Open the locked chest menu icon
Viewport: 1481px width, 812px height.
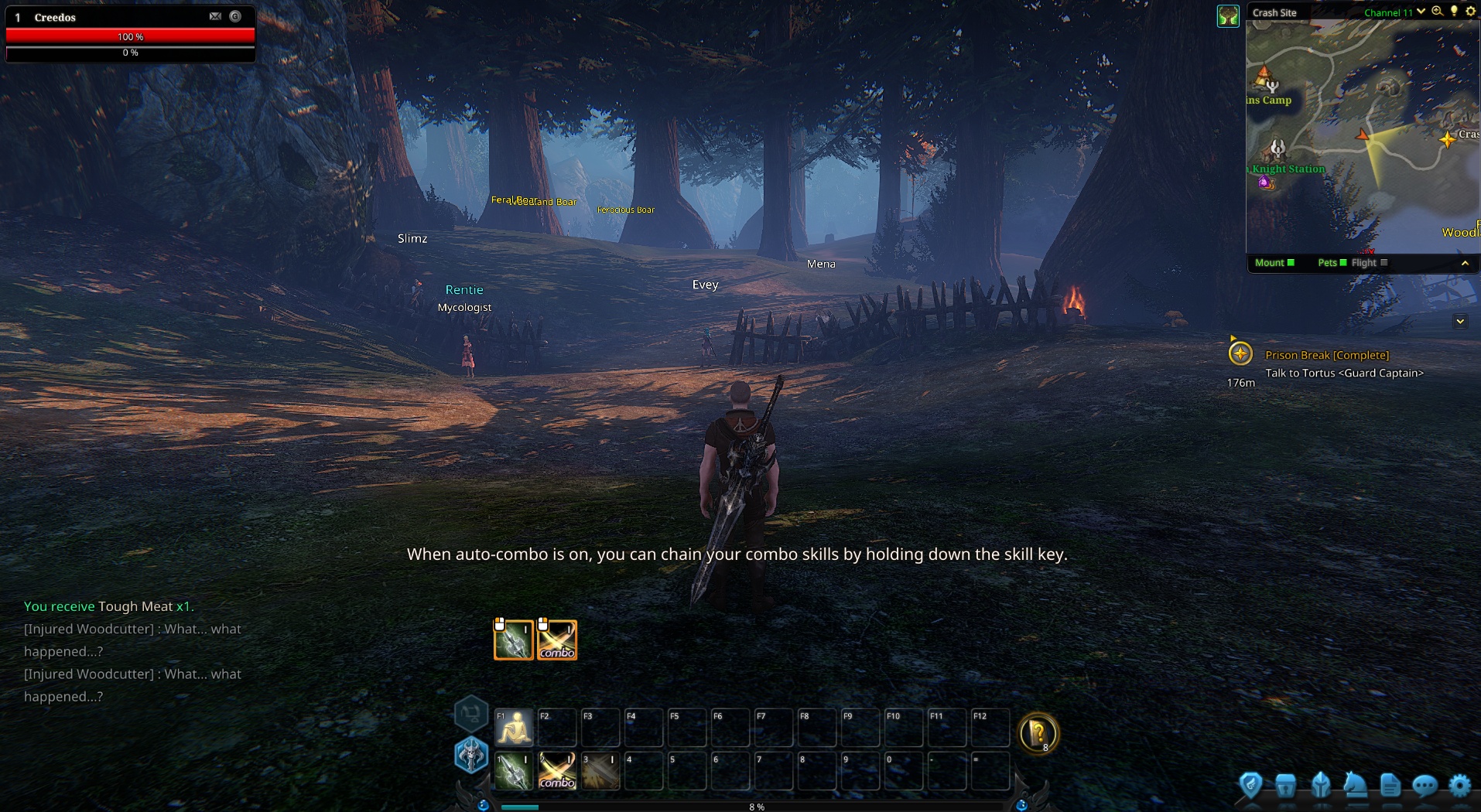click(x=1285, y=786)
